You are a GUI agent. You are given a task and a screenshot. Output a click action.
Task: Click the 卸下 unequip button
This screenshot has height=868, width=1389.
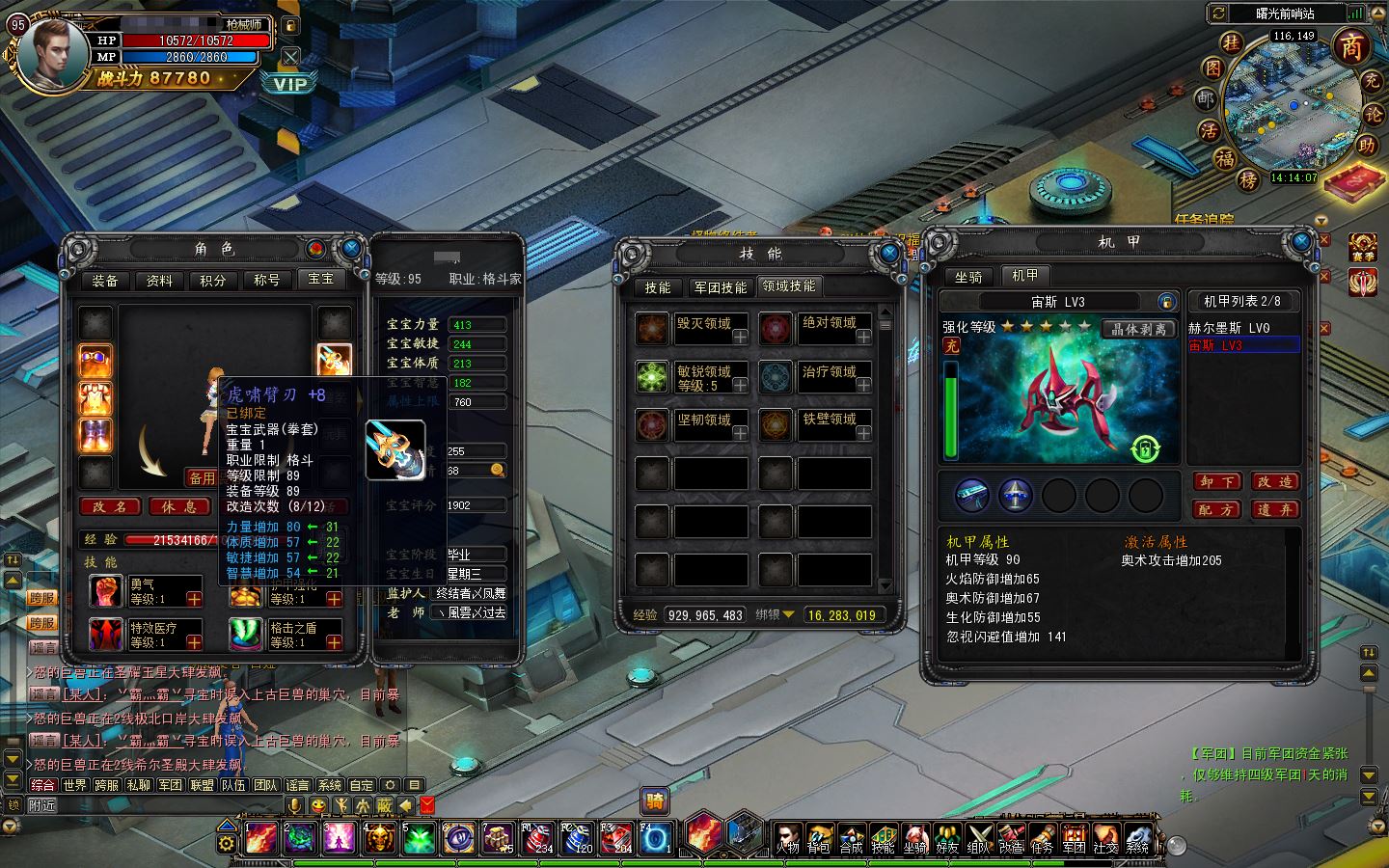1217,481
